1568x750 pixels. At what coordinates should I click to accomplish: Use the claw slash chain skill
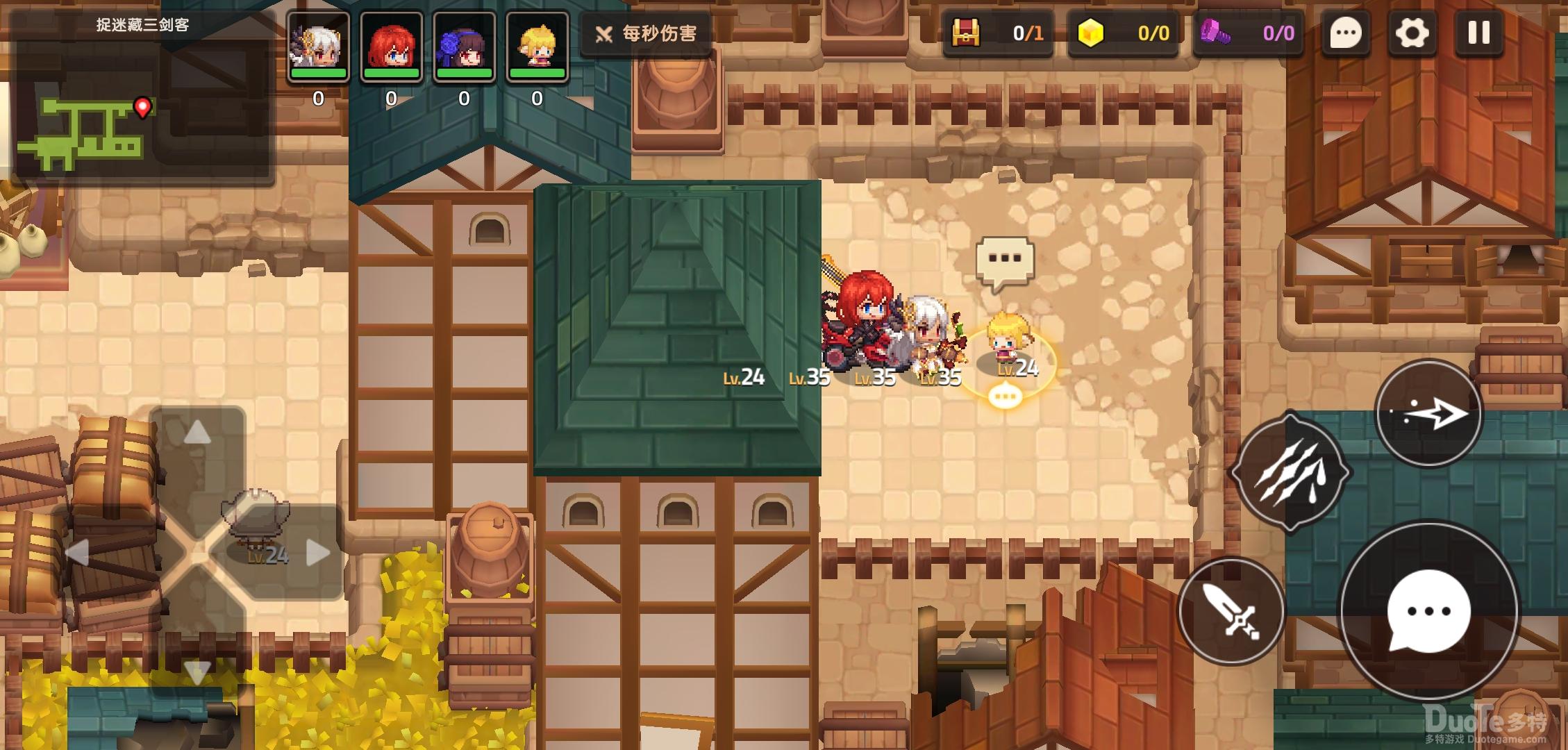click(1290, 473)
